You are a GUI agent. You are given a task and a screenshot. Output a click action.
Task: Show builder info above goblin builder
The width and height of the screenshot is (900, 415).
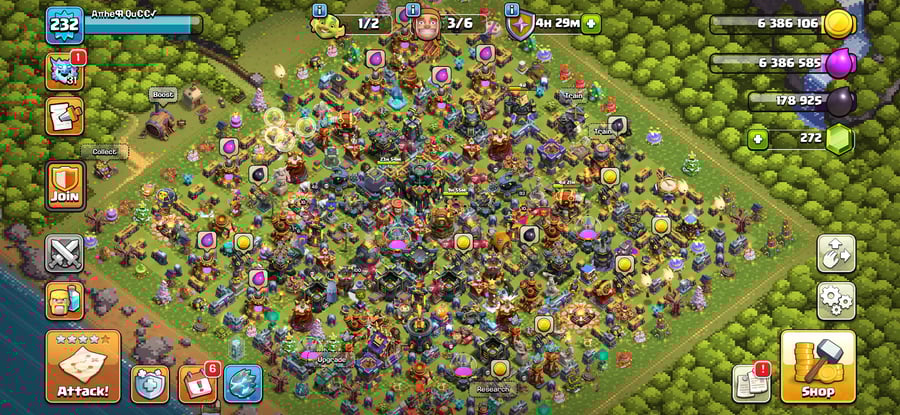click(319, 10)
